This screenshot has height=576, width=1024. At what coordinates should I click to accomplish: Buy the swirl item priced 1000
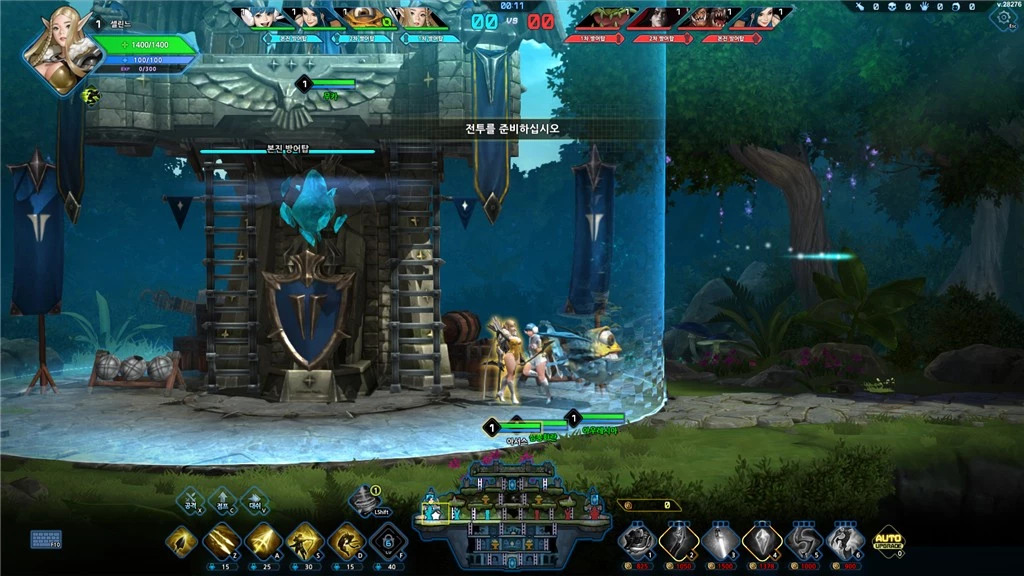(804, 542)
